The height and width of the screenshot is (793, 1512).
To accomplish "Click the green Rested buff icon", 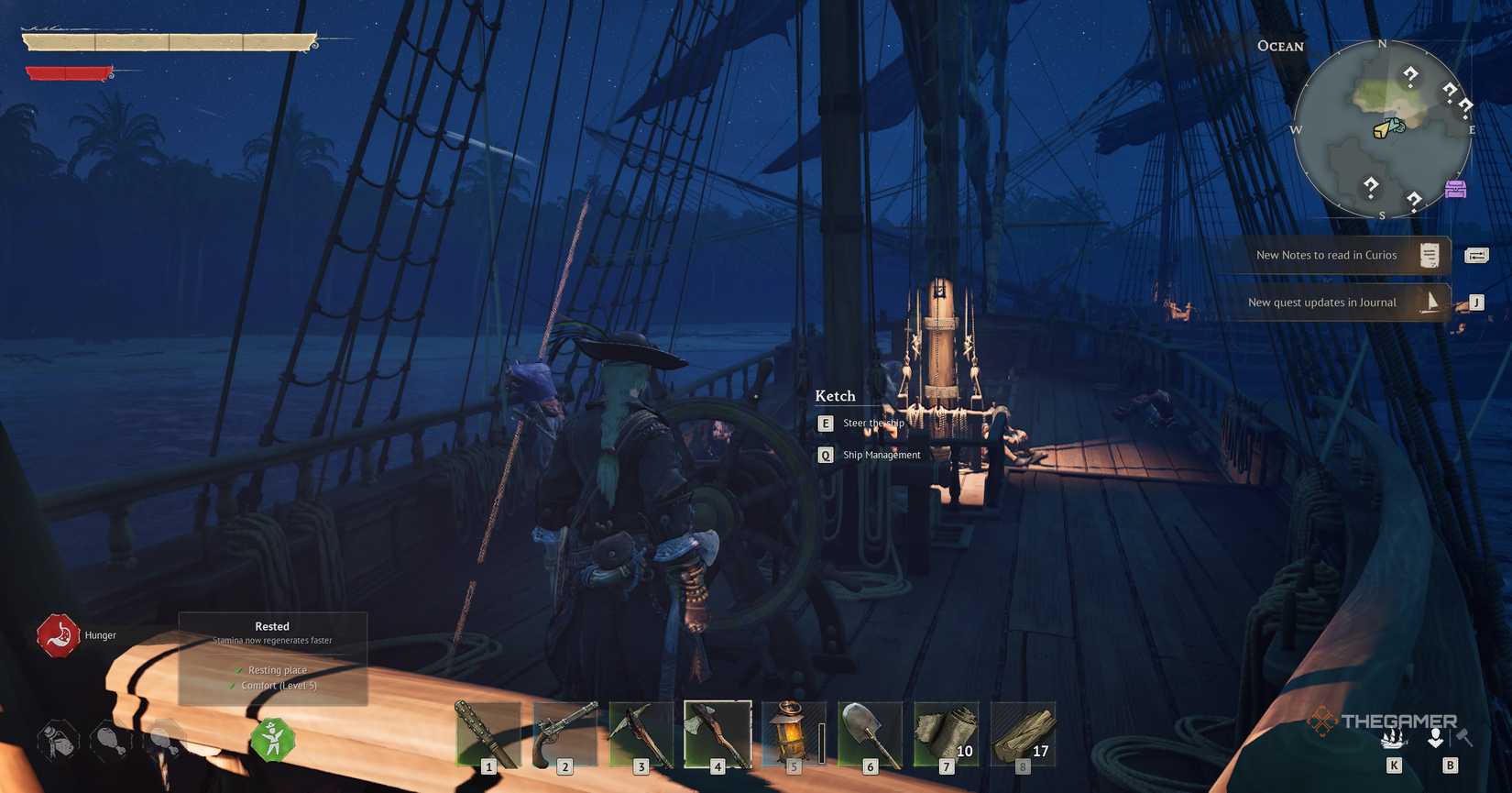I will tap(272, 736).
